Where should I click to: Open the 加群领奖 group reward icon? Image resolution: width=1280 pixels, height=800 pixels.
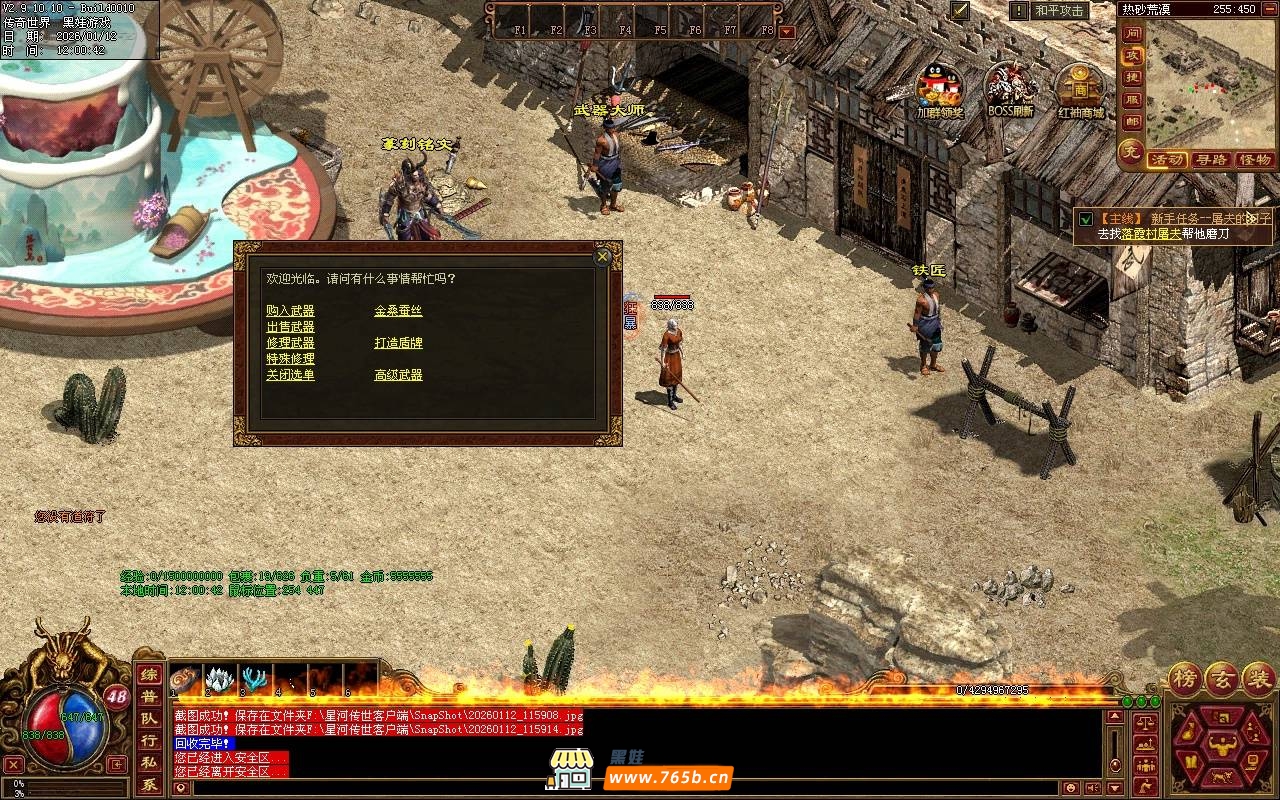coord(939,86)
